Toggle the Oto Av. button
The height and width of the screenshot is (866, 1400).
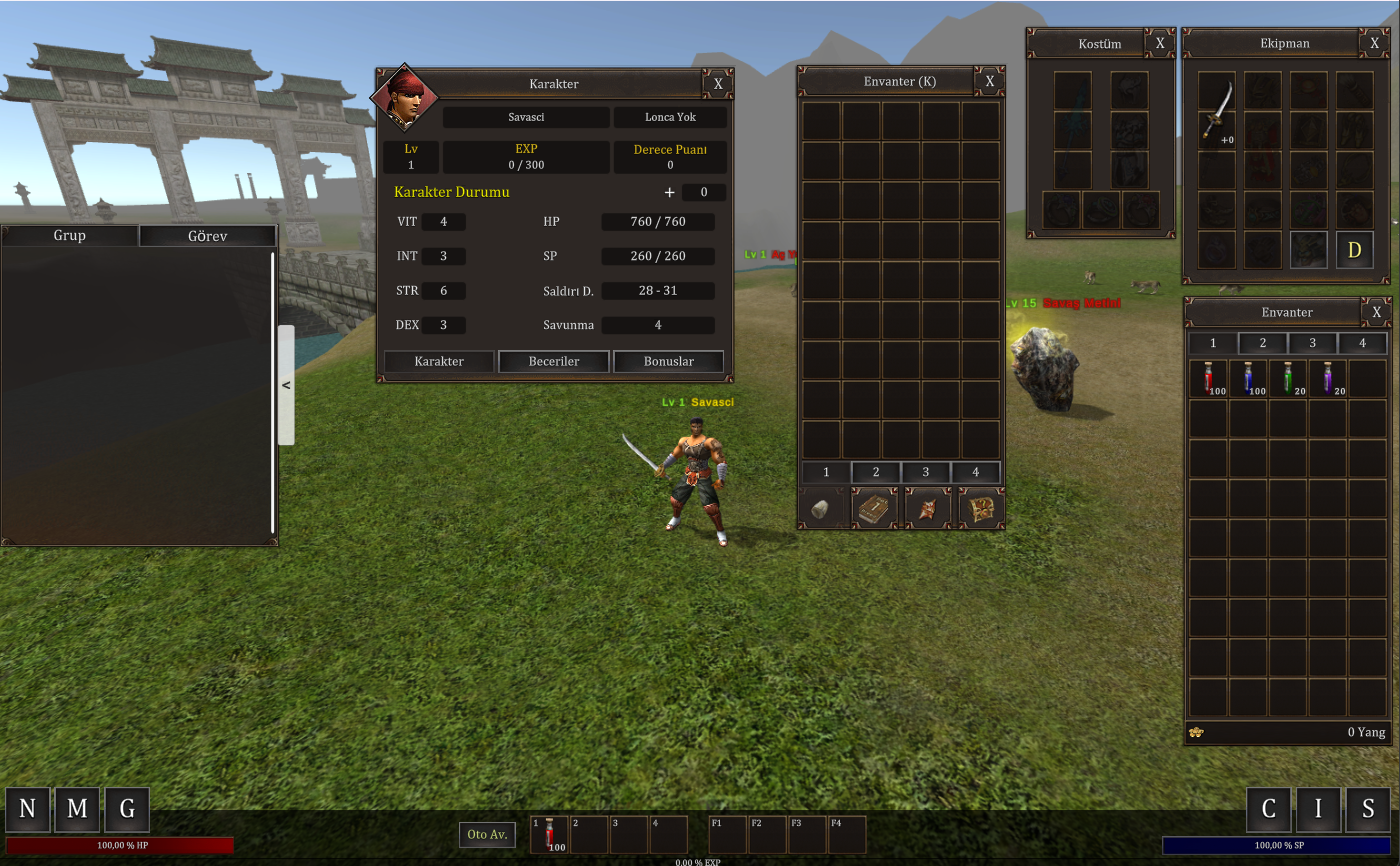pyautogui.click(x=488, y=834)
